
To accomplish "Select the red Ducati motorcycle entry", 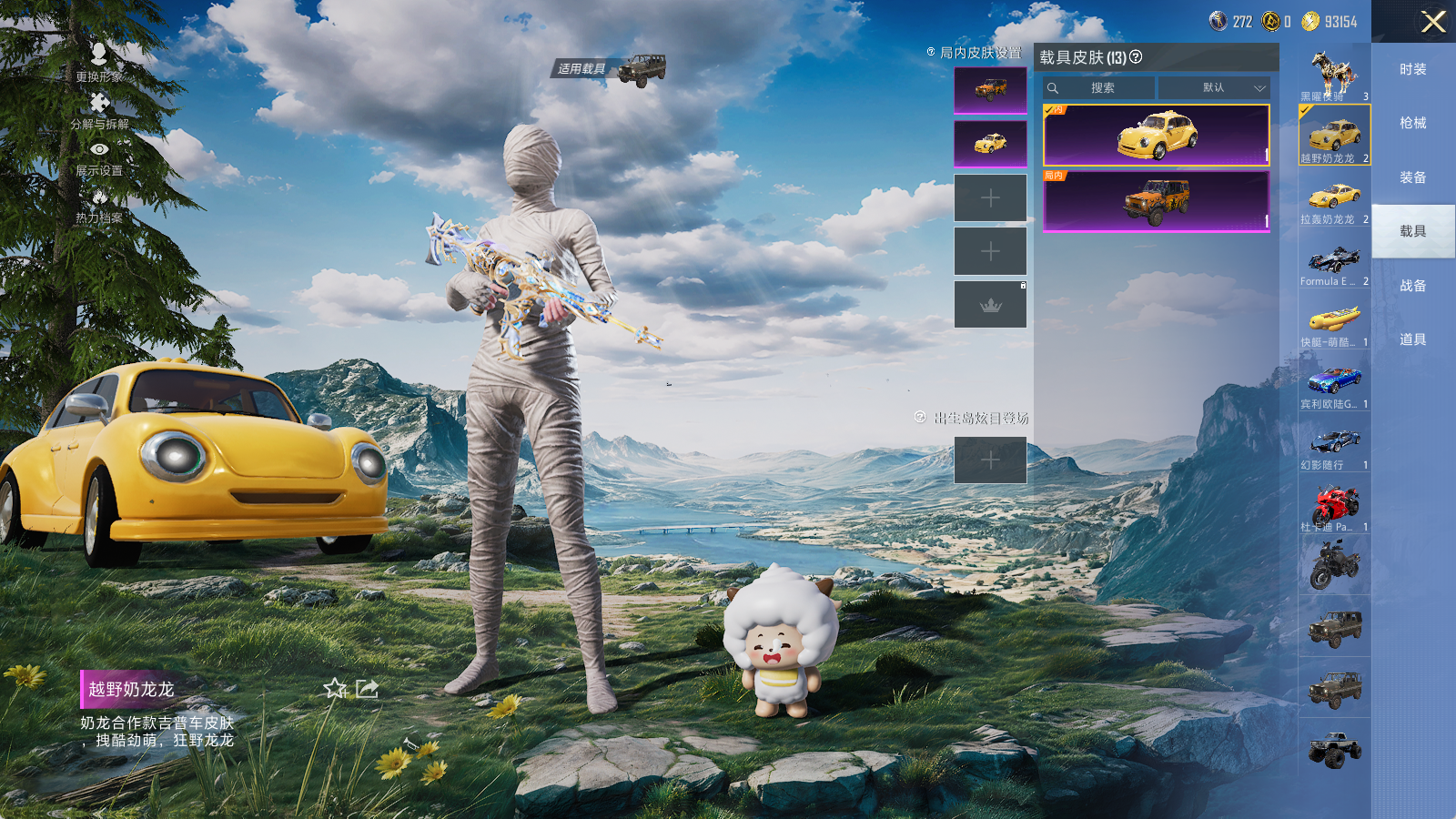I will pos(1334,506).
